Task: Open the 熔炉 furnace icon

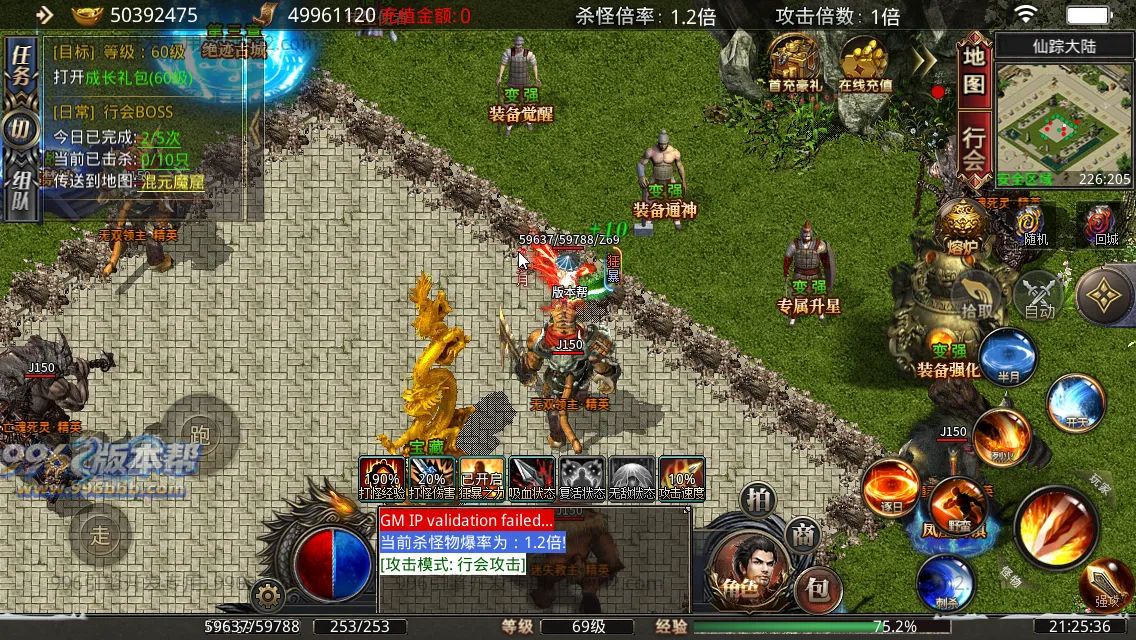Action: click(x=964, y=226)
